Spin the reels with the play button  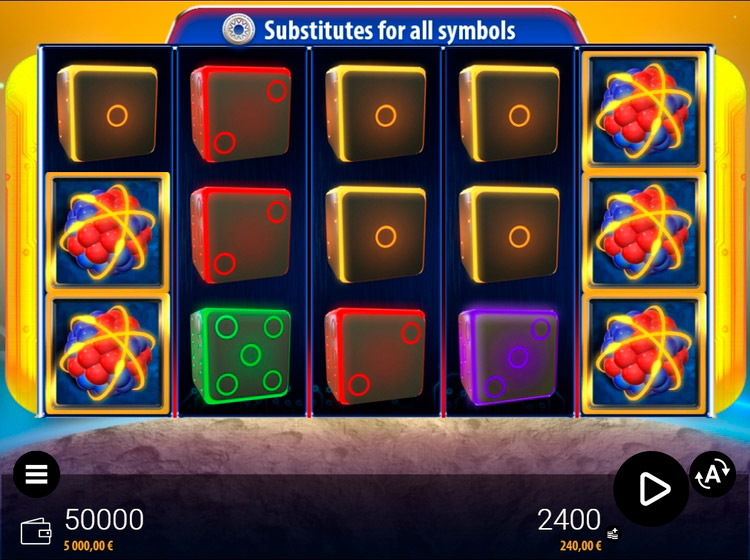(651, 488)
